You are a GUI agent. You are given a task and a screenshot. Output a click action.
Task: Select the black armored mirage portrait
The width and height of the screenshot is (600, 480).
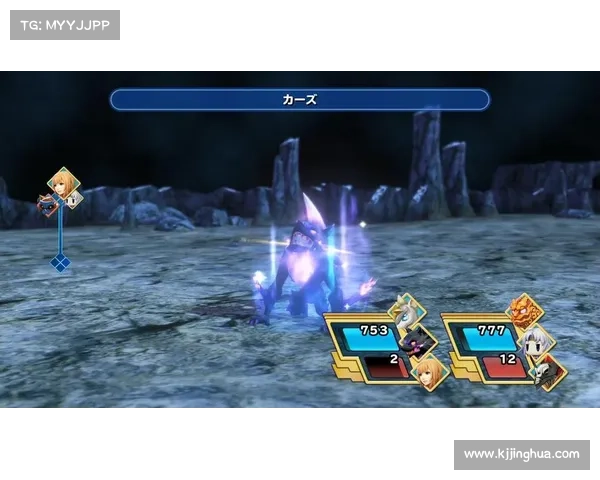tap(546, 373)
